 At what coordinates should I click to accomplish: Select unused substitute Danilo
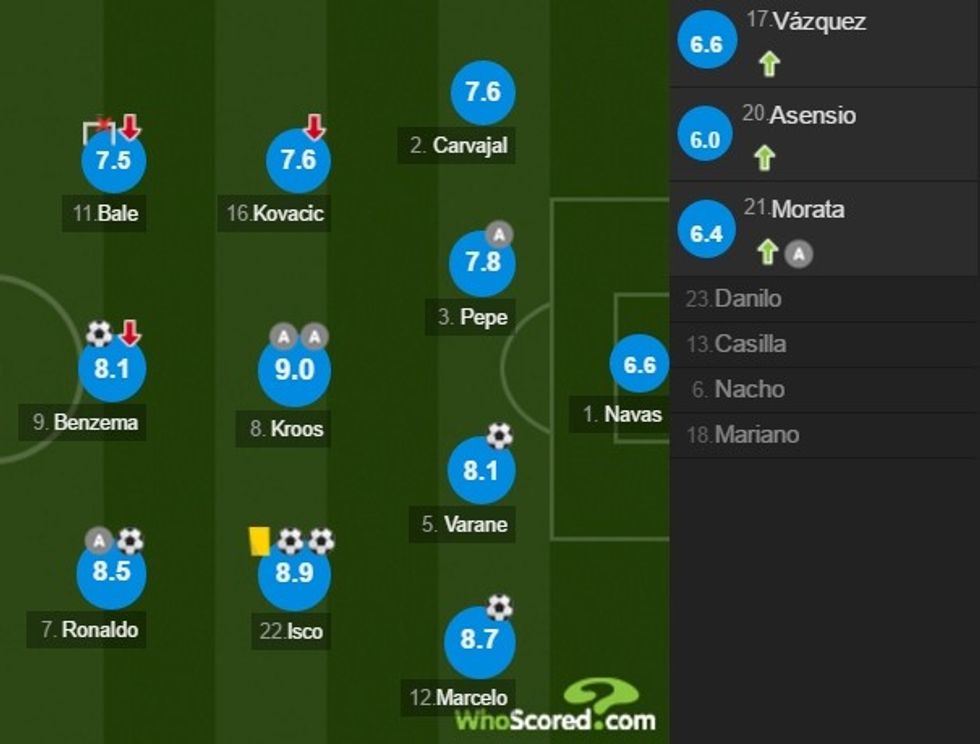pos(824,299)
